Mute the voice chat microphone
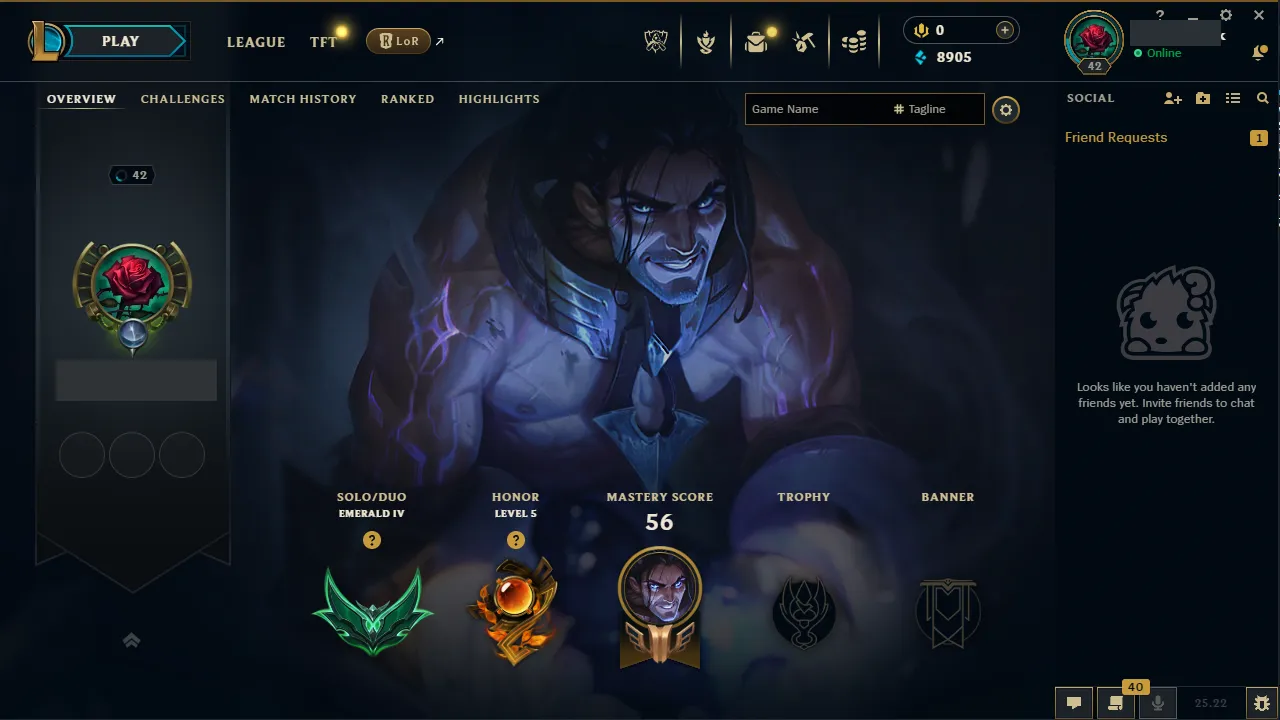This screenshot has width=1280, height=720. pos(1157,702)
